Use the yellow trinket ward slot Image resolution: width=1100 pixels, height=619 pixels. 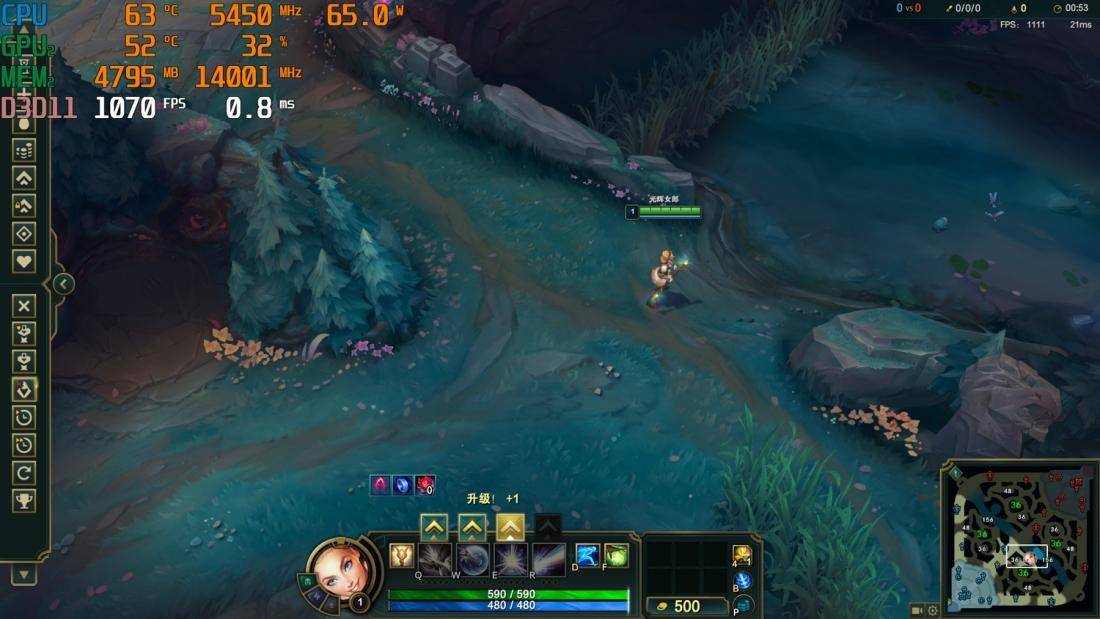tap(742, 555)
